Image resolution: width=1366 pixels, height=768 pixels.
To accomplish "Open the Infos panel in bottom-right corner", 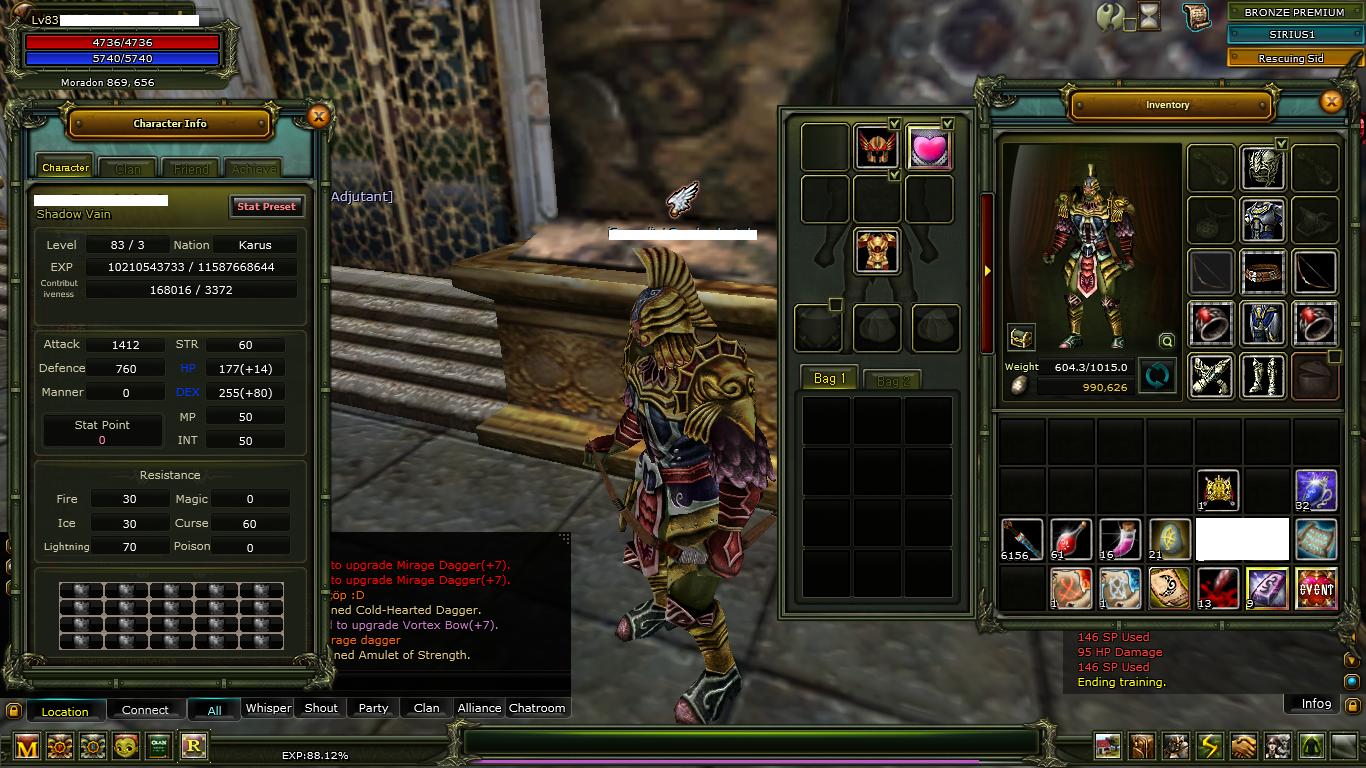I will click(1311, 703).
